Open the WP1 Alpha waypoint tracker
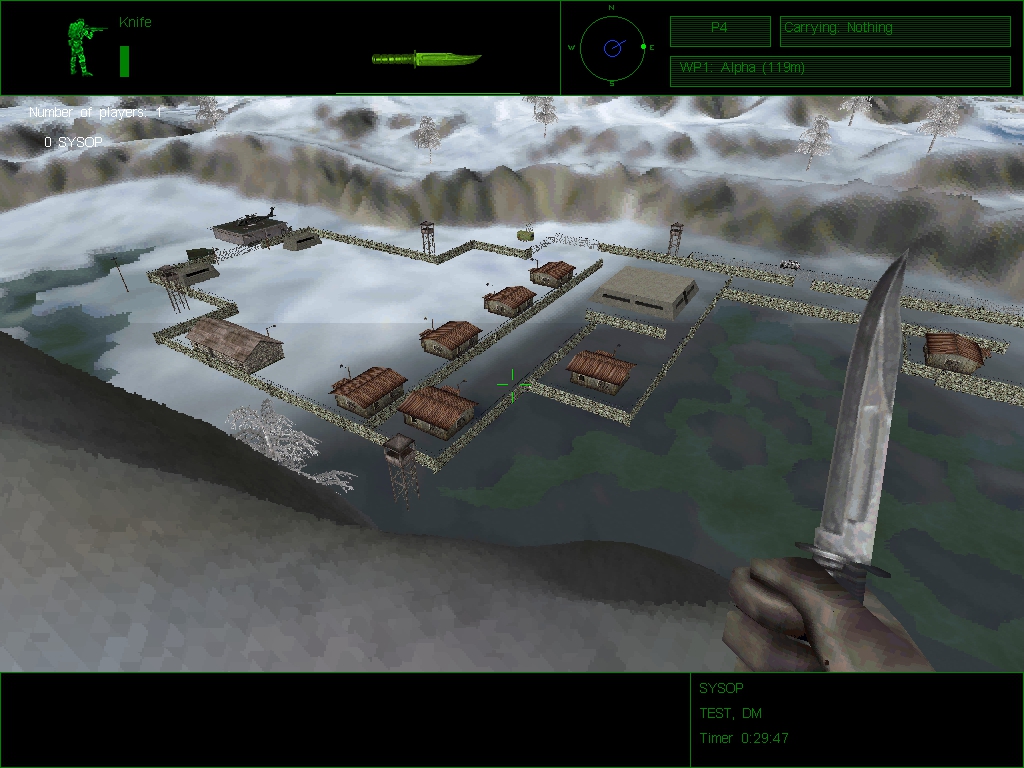The width and height of the screenshot is (1024, 768). (x=839, y=71)
